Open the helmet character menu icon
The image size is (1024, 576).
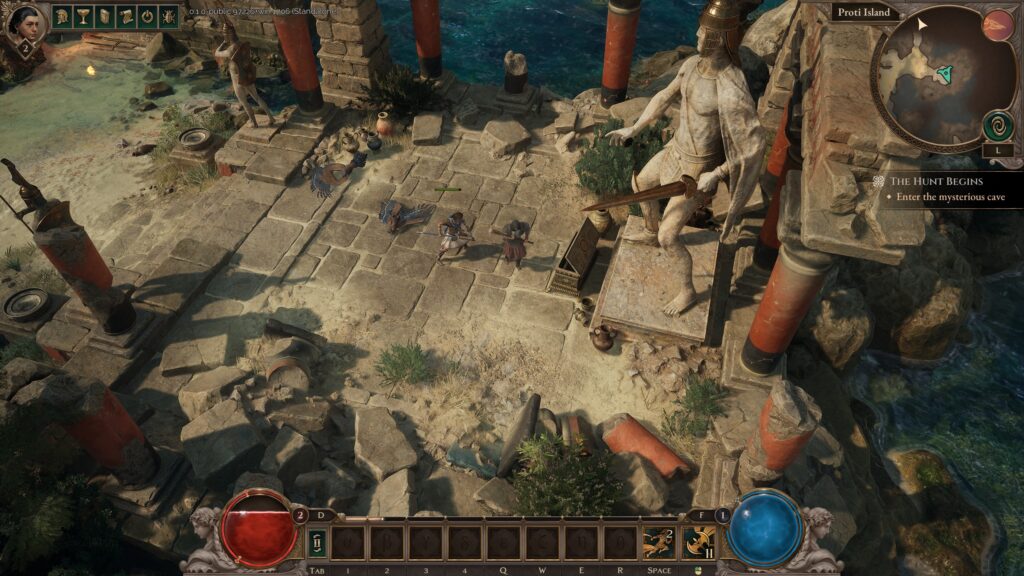(62, 16)
